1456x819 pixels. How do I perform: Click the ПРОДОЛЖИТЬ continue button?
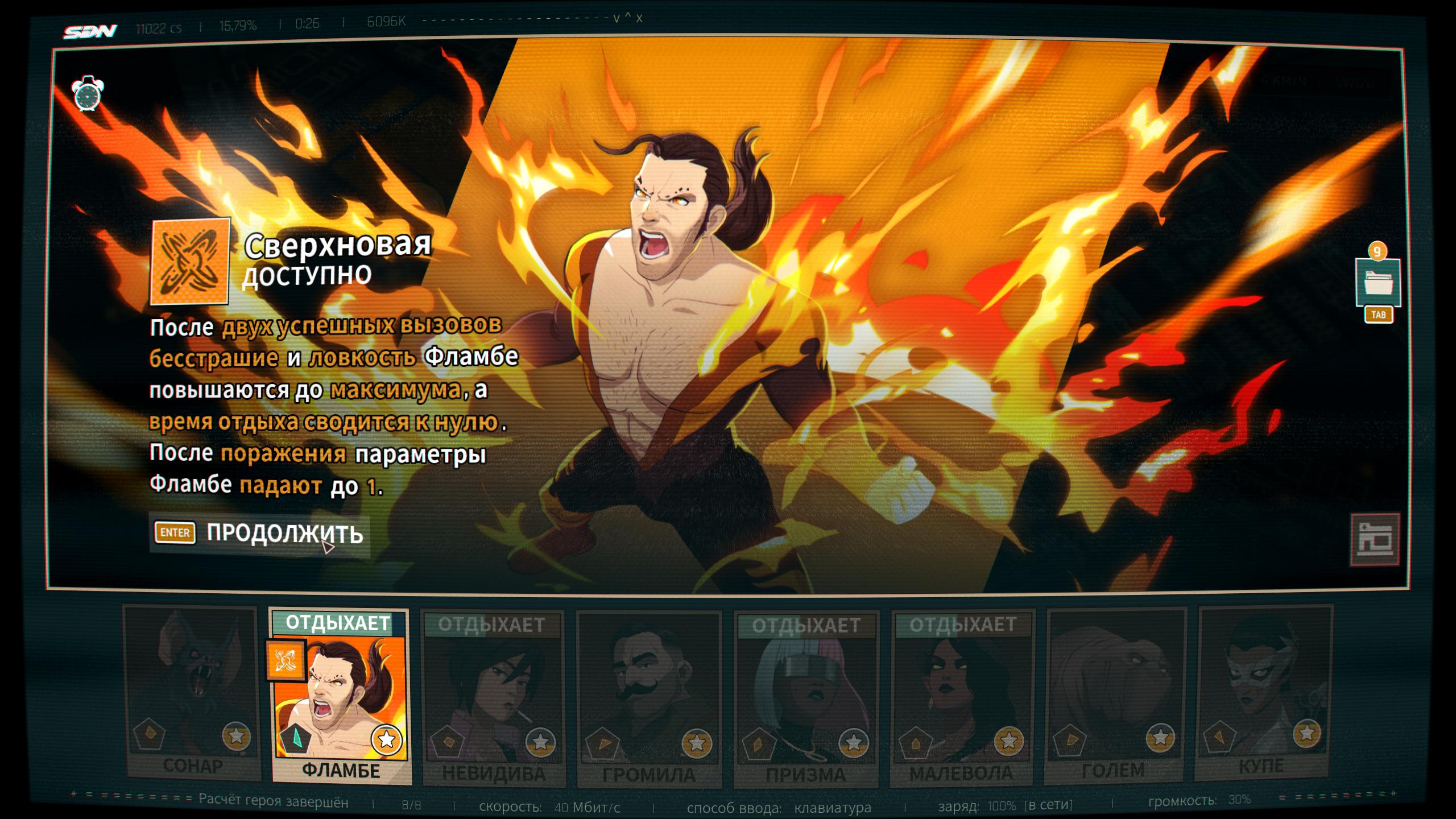tap(260, 533)
